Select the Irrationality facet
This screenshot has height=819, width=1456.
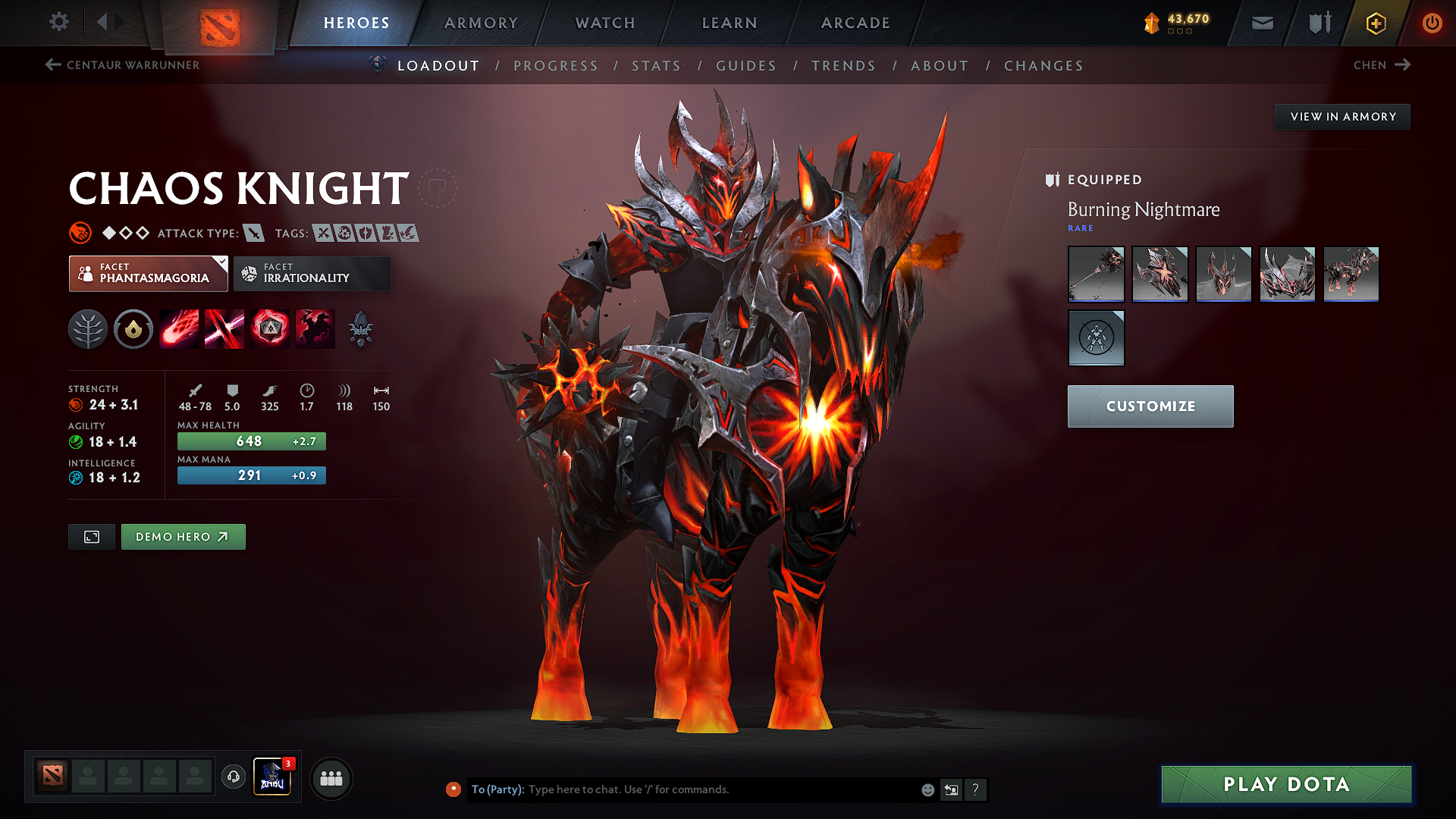point(311,274)
